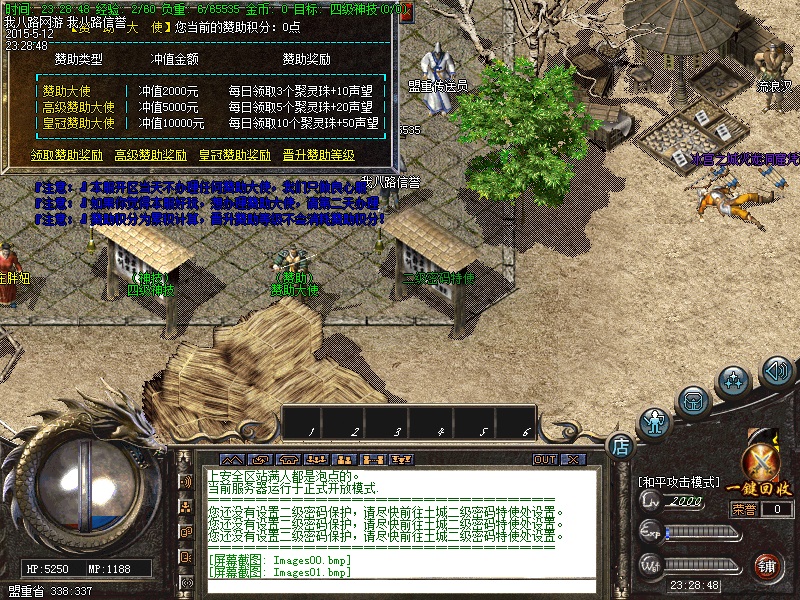The height and width of the screenshot is (600, 800).
Task: Click 晋升赞助等级 to upgrade sponsor level
Action: pyautogui.click(x=318, y=155)
